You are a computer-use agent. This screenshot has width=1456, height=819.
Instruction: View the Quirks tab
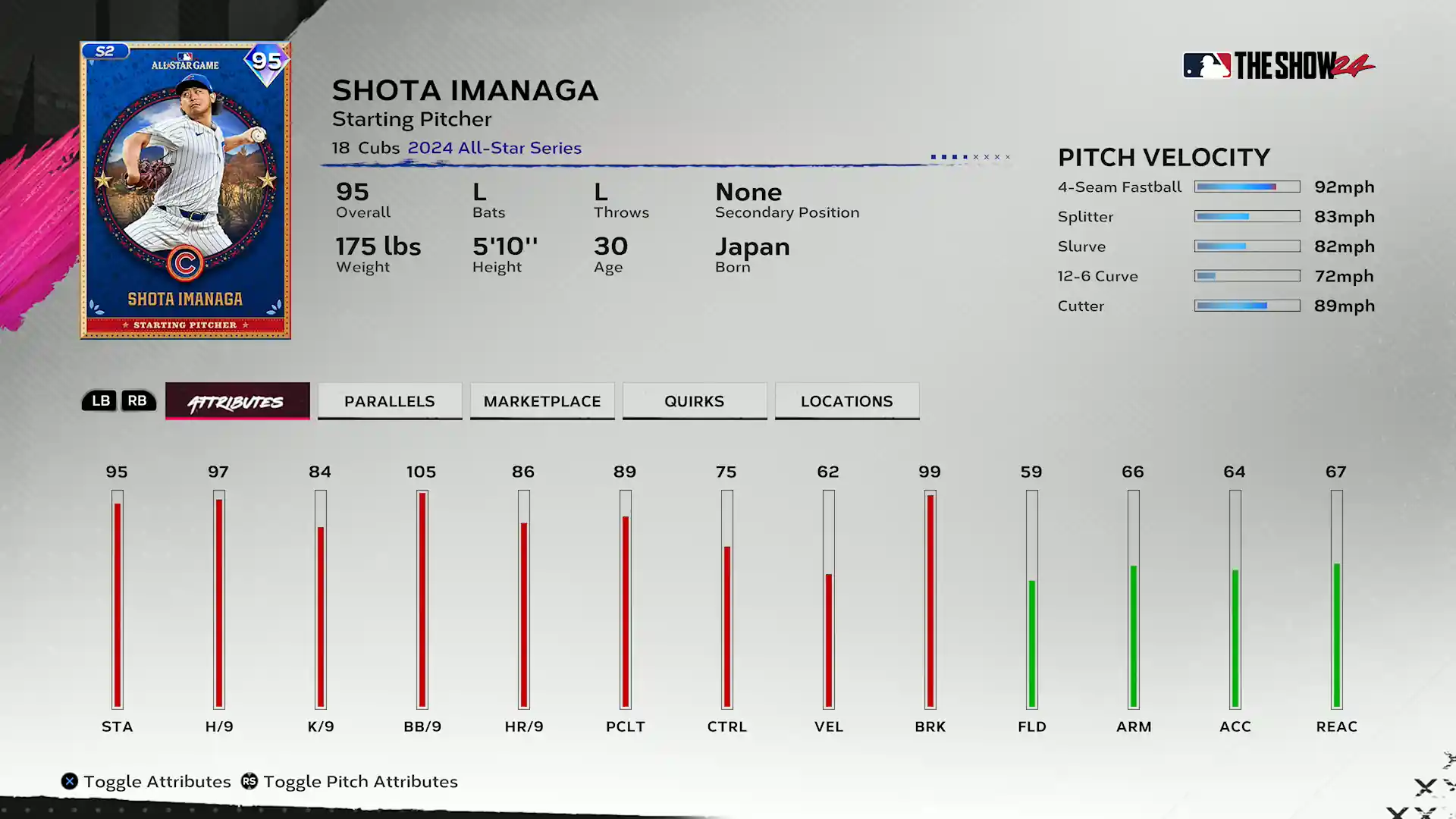(x=695, y=401)
